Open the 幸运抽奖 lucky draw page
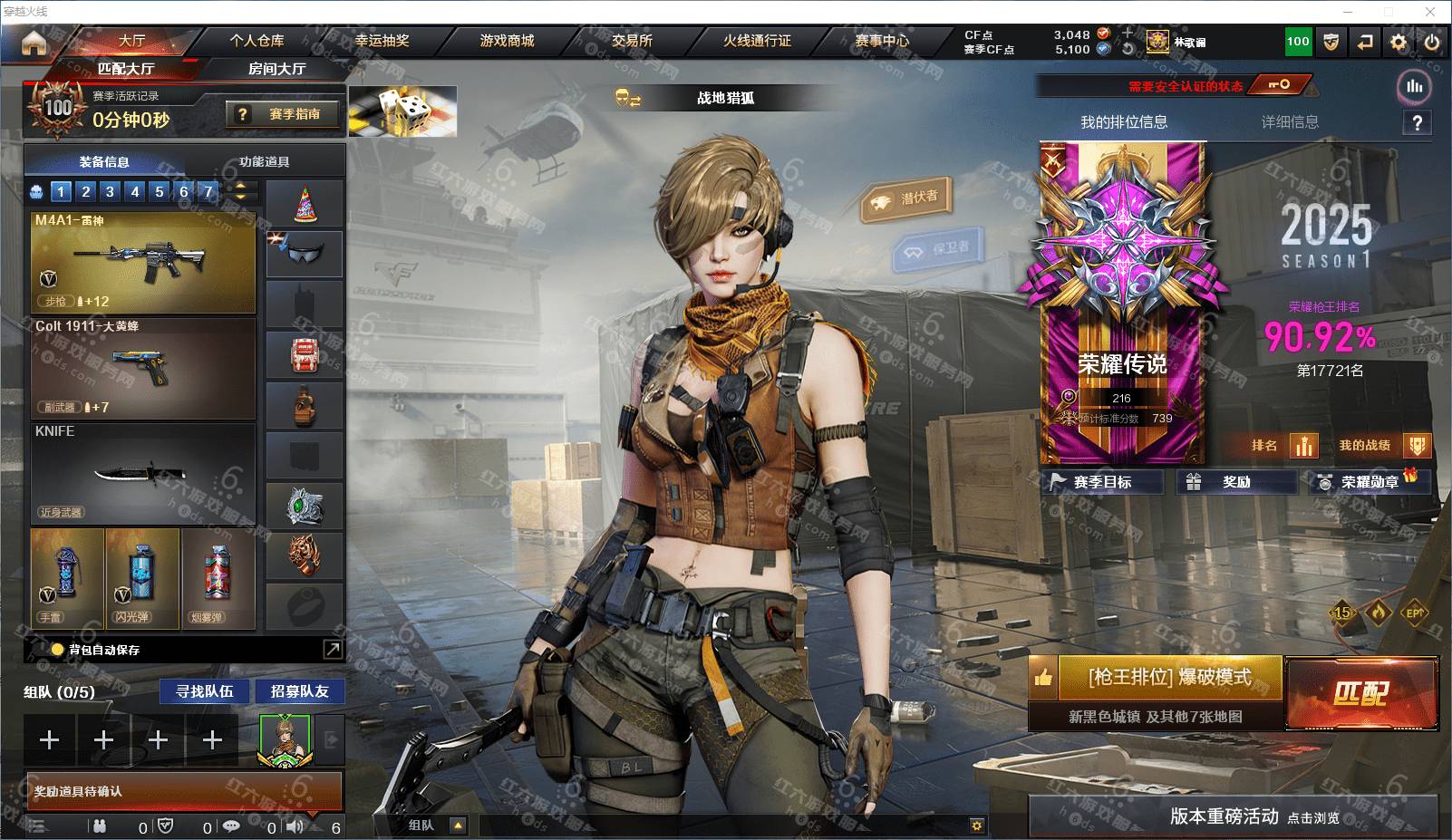Image resolution: width=1452 pixels, height=840 pixels. coord(382,41)
